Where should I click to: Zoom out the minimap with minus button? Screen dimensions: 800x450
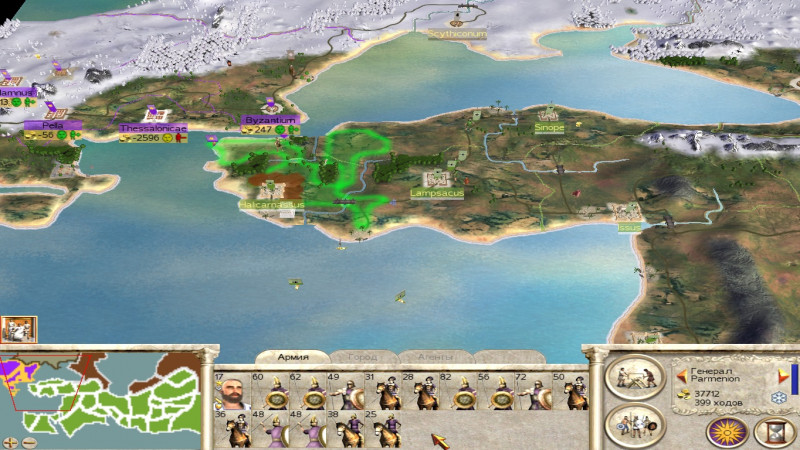click(x=29, y=442)
